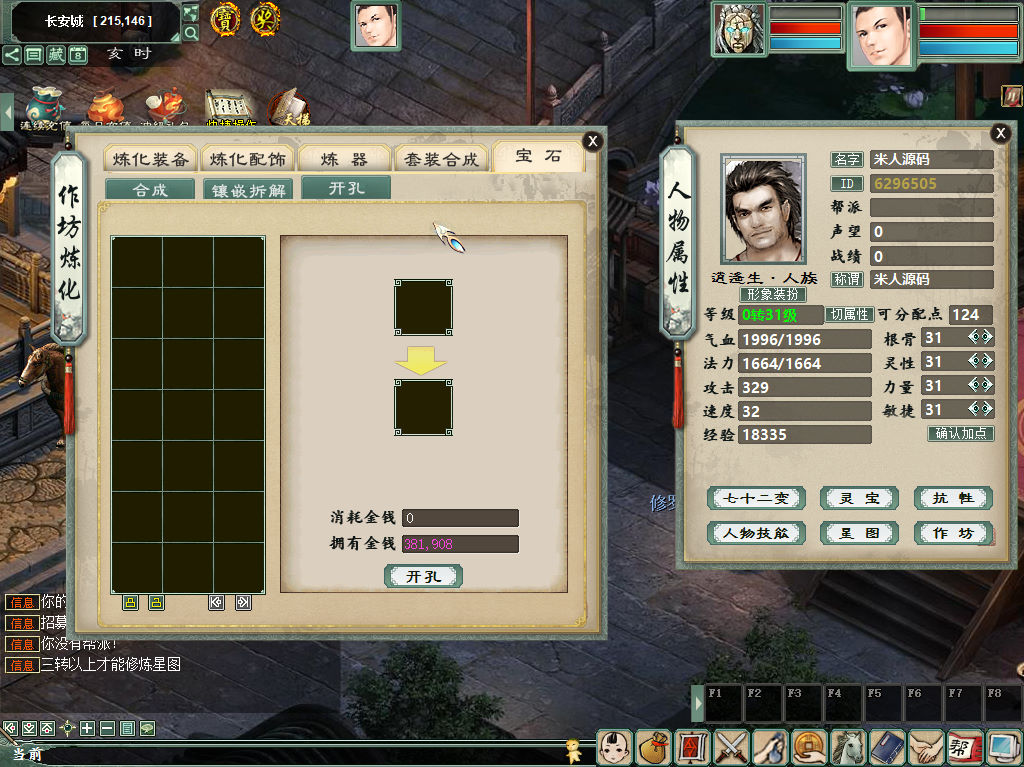Open the 七十二变 panel
This screenshot has width=1024, height=767.
[756, 498]
